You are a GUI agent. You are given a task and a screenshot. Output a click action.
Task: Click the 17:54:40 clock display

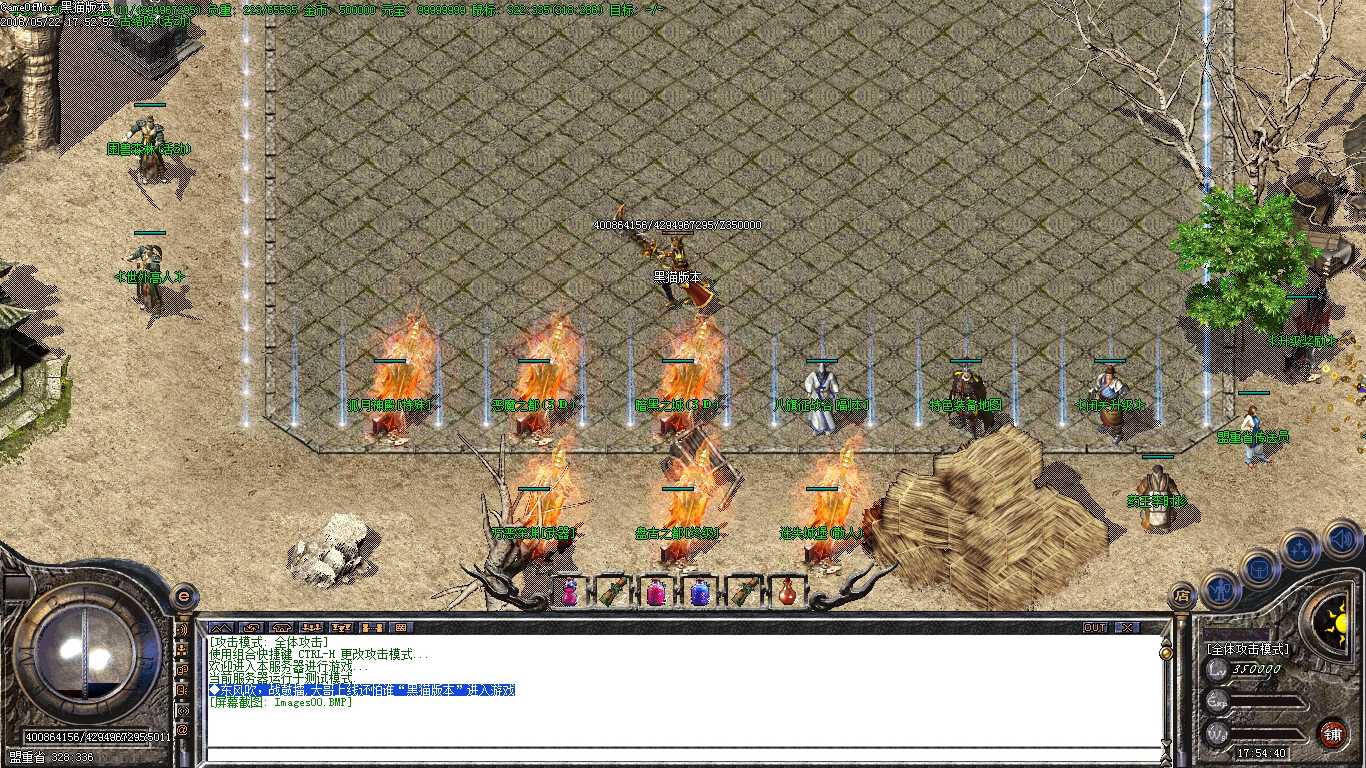tap(1261, 753)
